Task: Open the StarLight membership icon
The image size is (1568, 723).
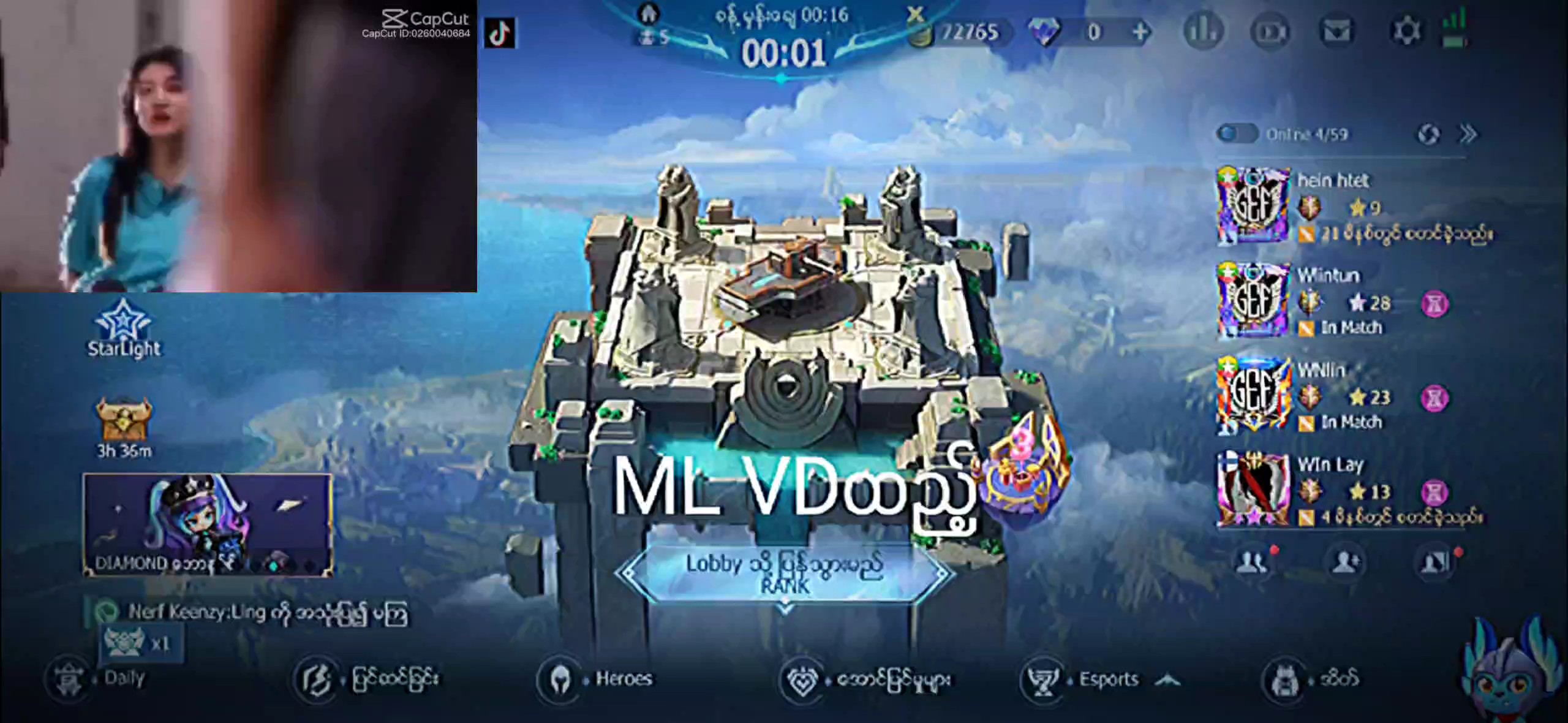Action: point(124,328)
